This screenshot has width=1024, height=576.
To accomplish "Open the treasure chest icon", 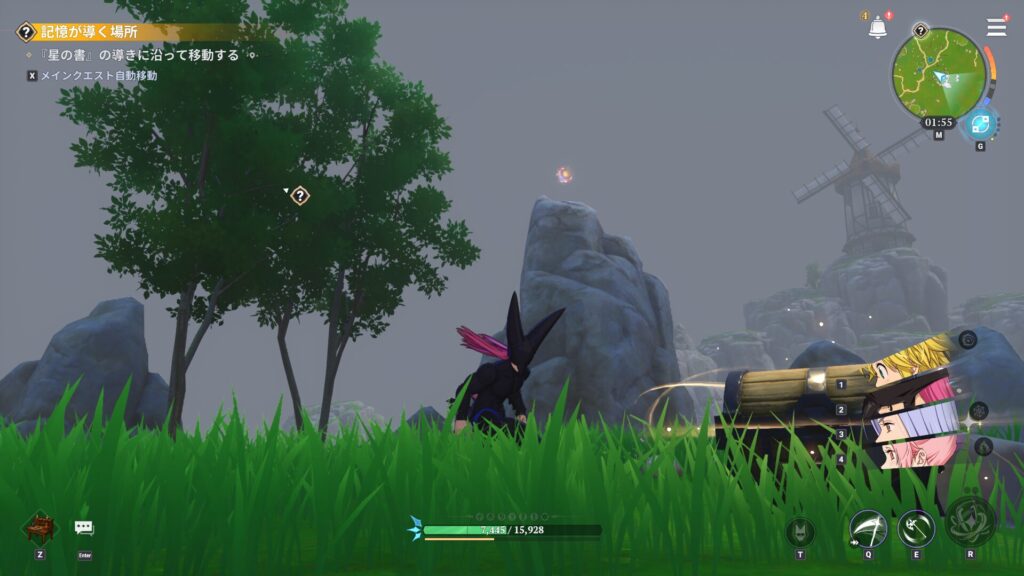I will click(x=38, y=528).
